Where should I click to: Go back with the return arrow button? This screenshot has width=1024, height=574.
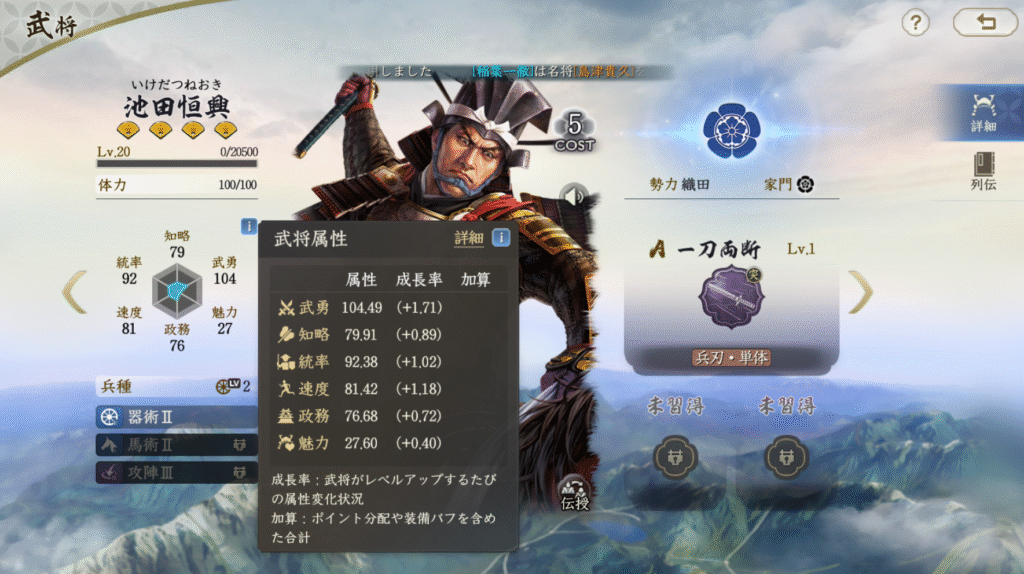[x=984, y=22]
